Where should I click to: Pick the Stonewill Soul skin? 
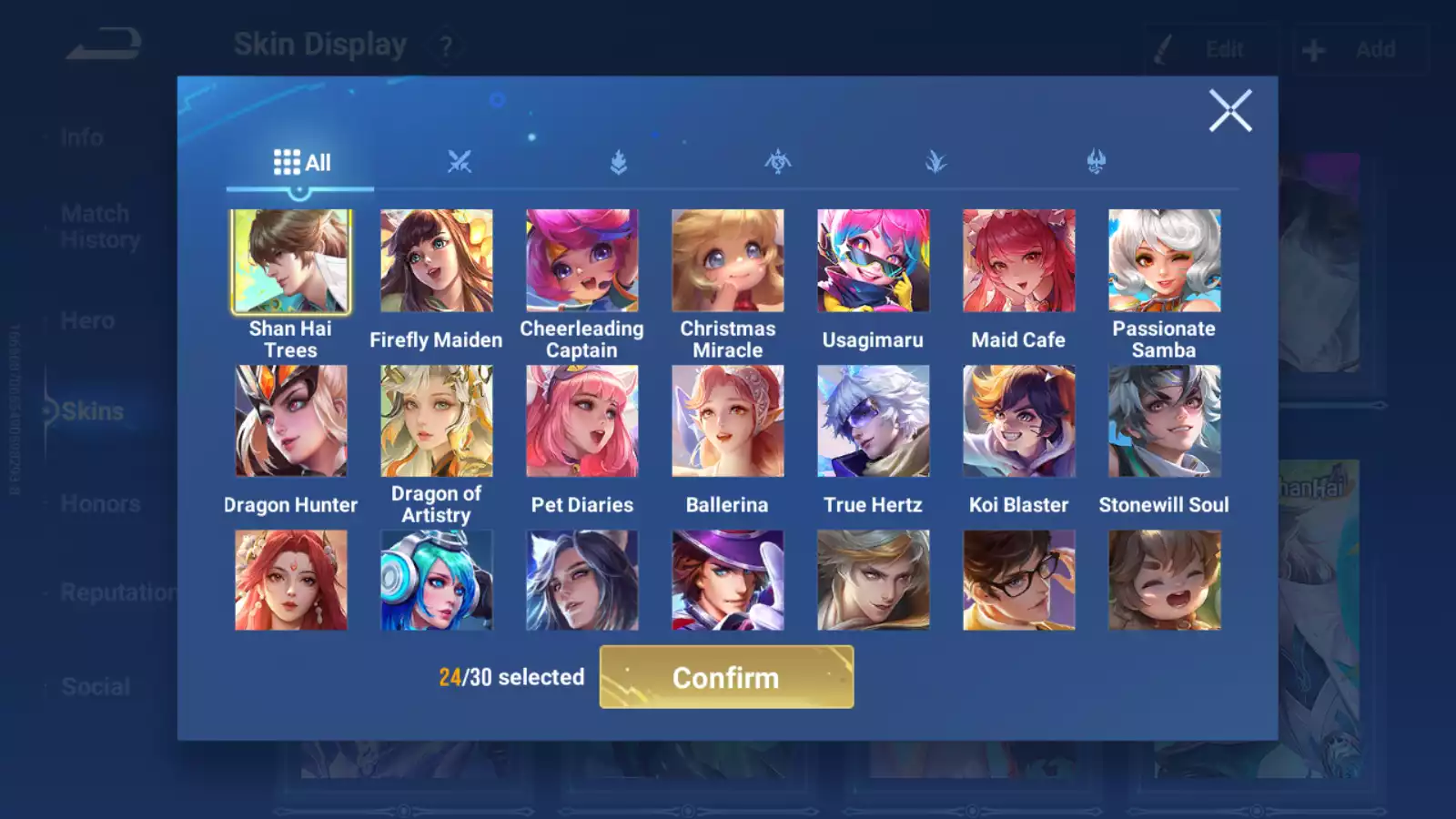point(1164,421)
